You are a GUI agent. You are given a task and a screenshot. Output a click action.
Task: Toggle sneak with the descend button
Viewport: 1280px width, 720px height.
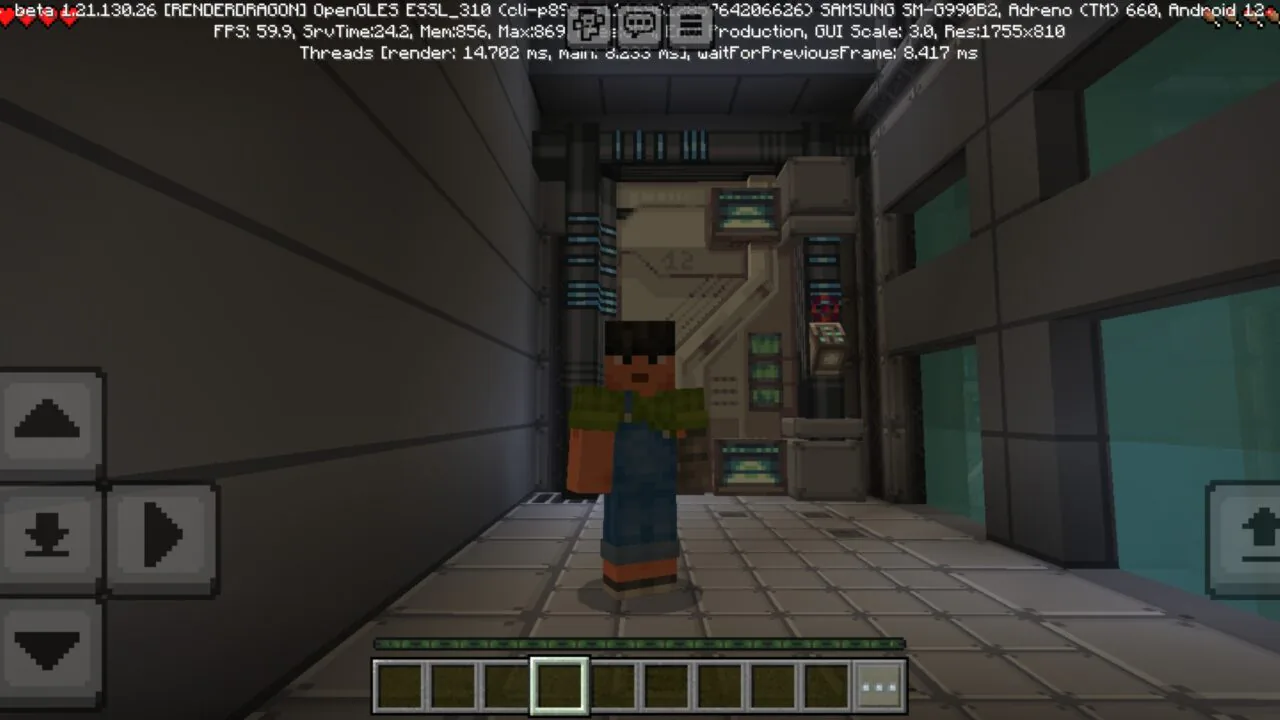coord(47,535)
